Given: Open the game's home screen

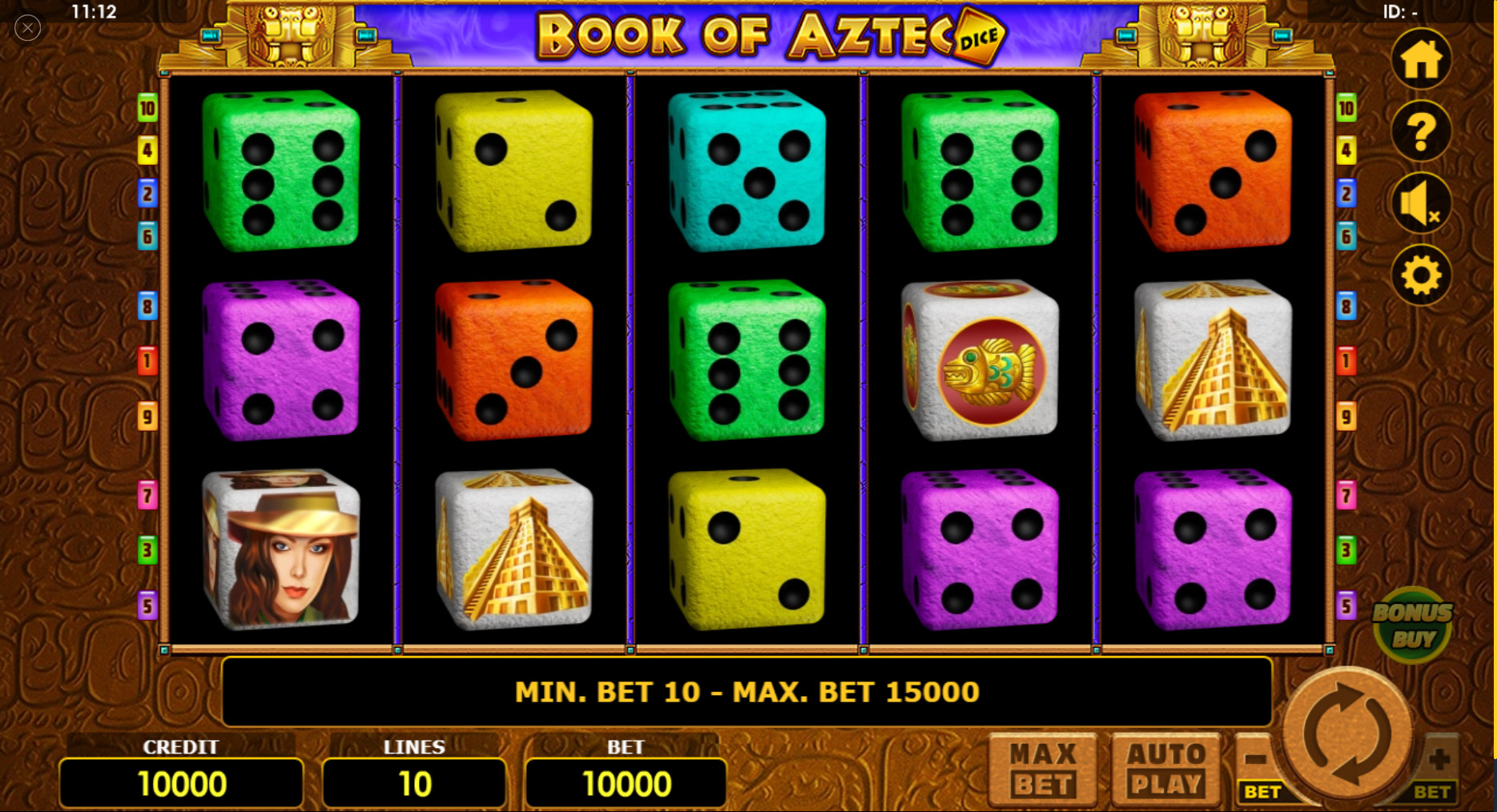Looking at the screenshot, I should coord(1421,59).
